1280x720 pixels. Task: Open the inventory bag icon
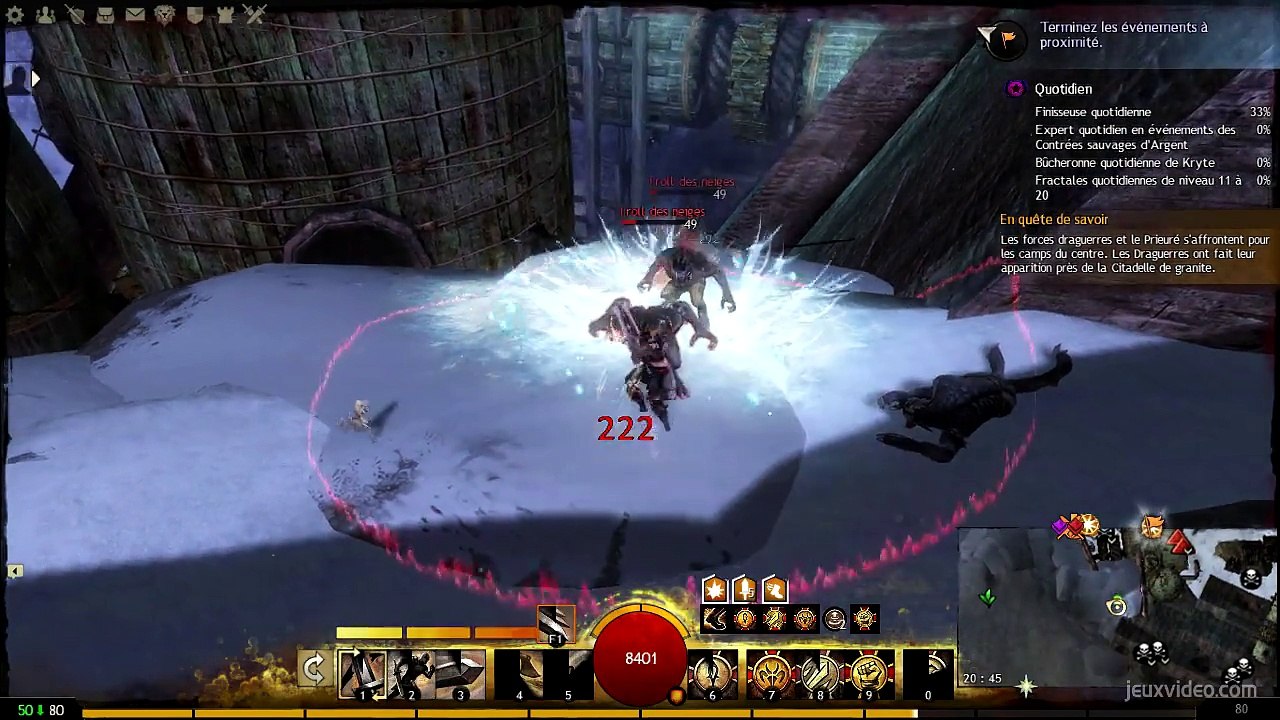(x=105, y=15)
